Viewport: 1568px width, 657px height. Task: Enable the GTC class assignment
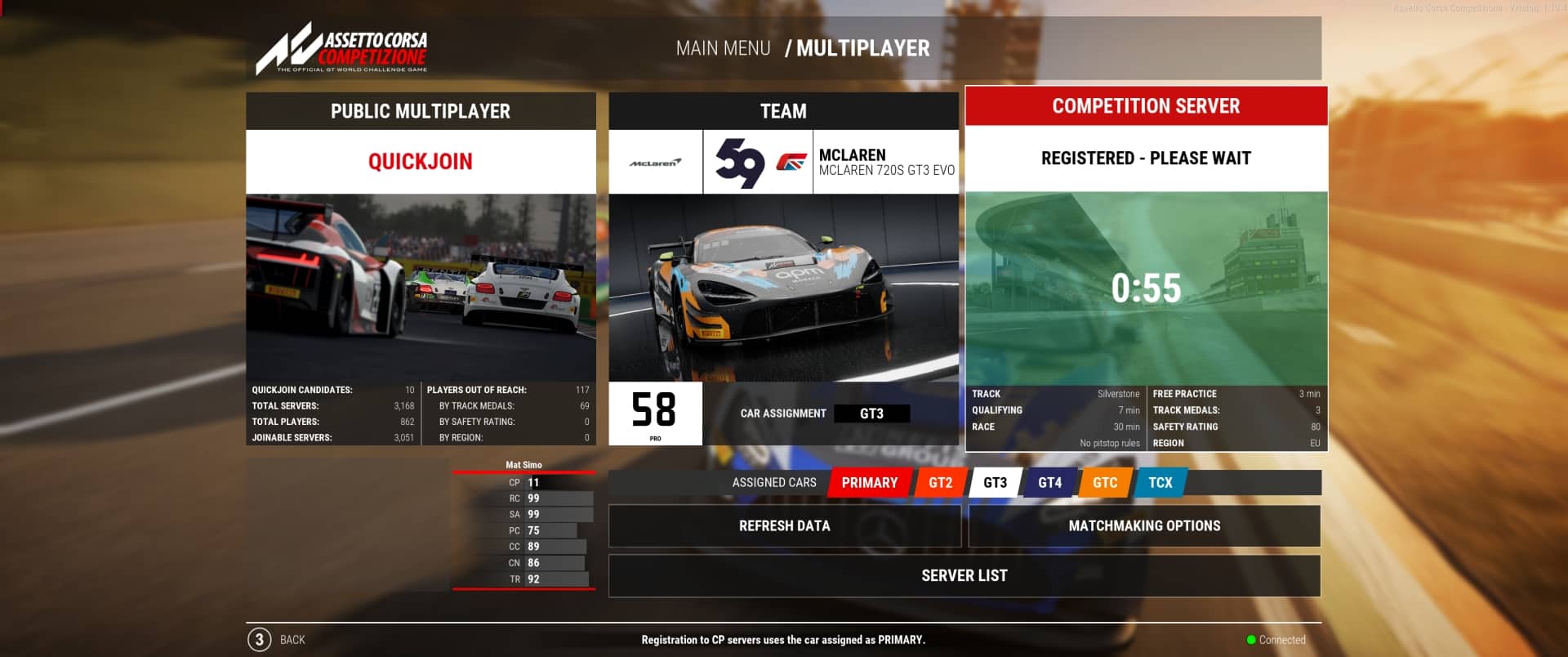tap(1104, 482)
